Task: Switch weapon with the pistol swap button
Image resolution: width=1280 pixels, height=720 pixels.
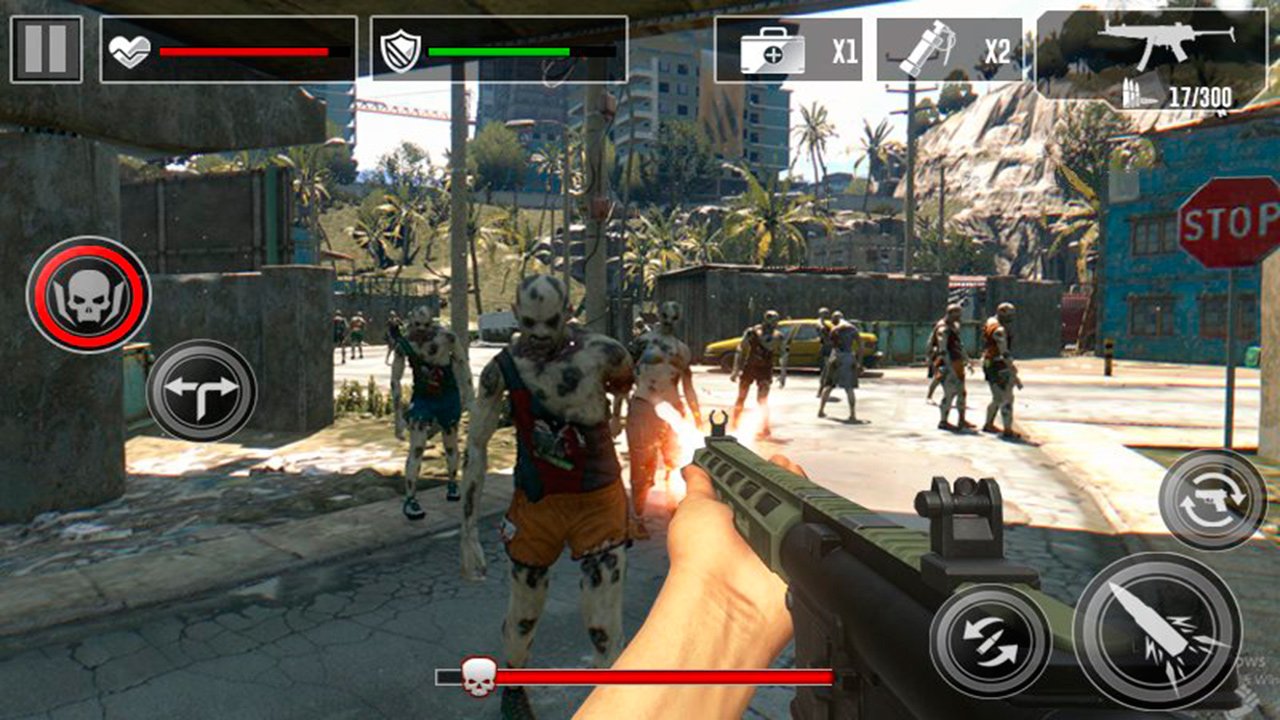Action: [1213, 500]
